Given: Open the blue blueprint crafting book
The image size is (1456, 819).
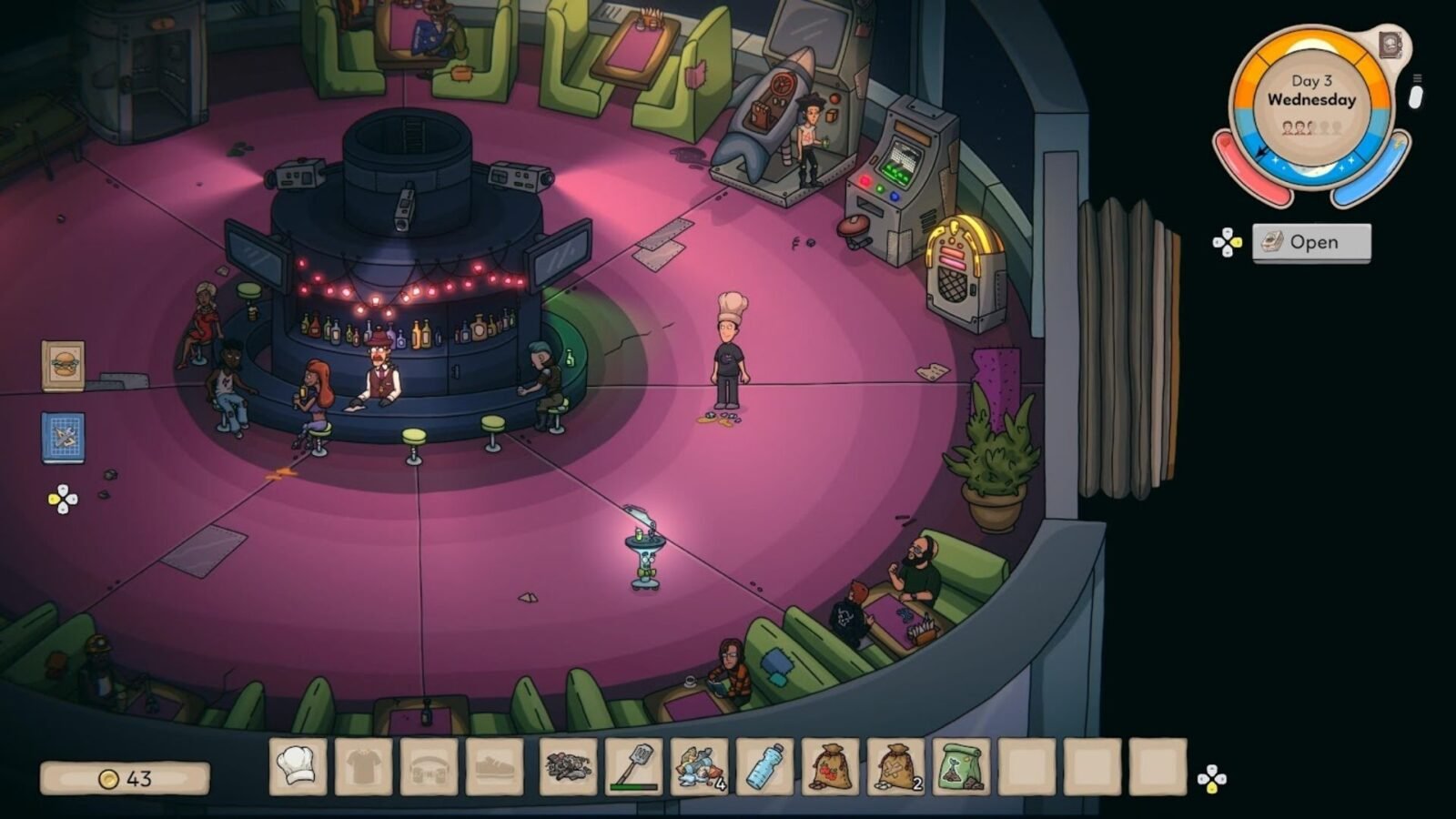Looking at the screenshot, I should point(63,438).
